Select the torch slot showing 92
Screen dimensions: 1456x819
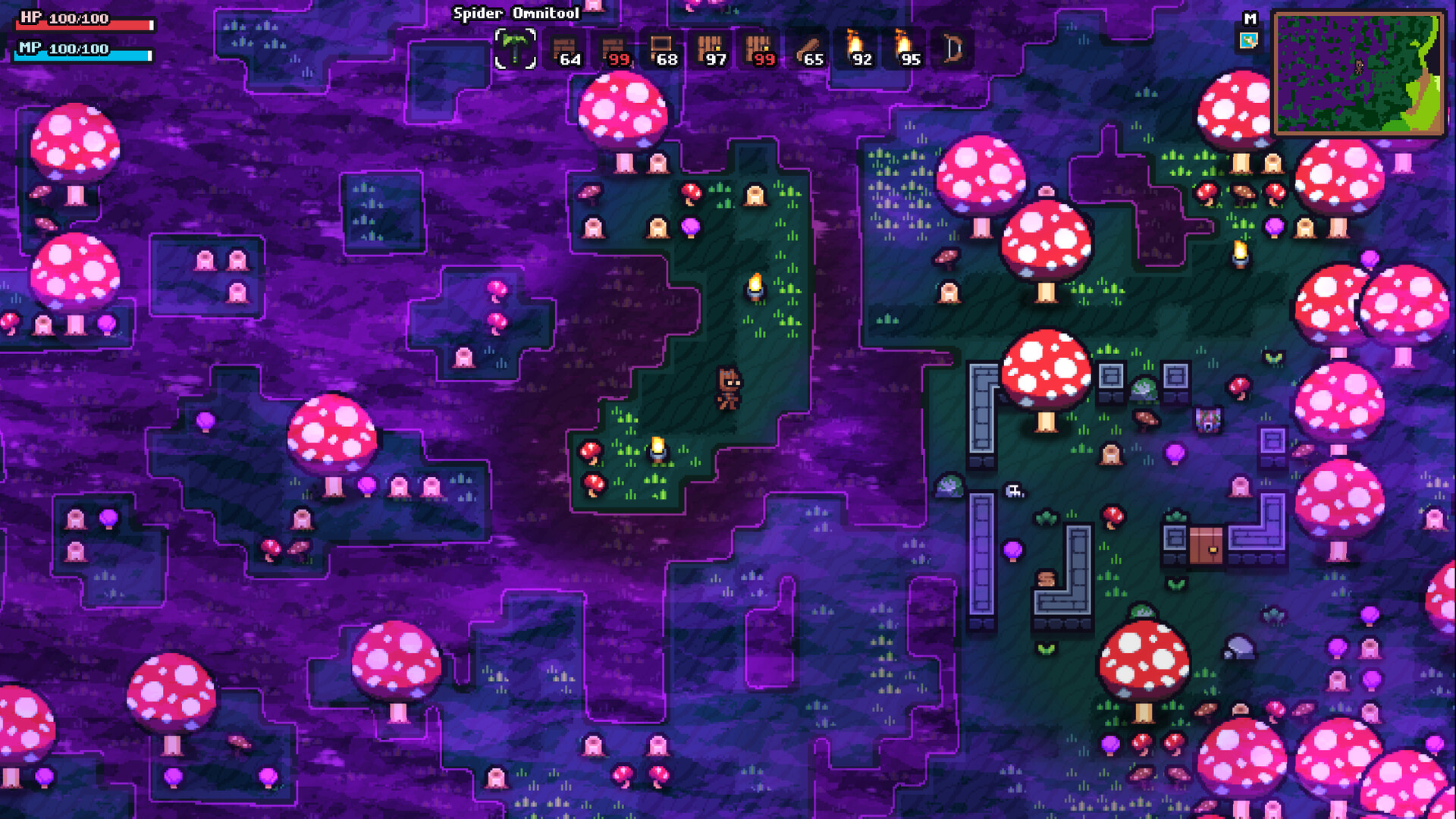point(857,49)
